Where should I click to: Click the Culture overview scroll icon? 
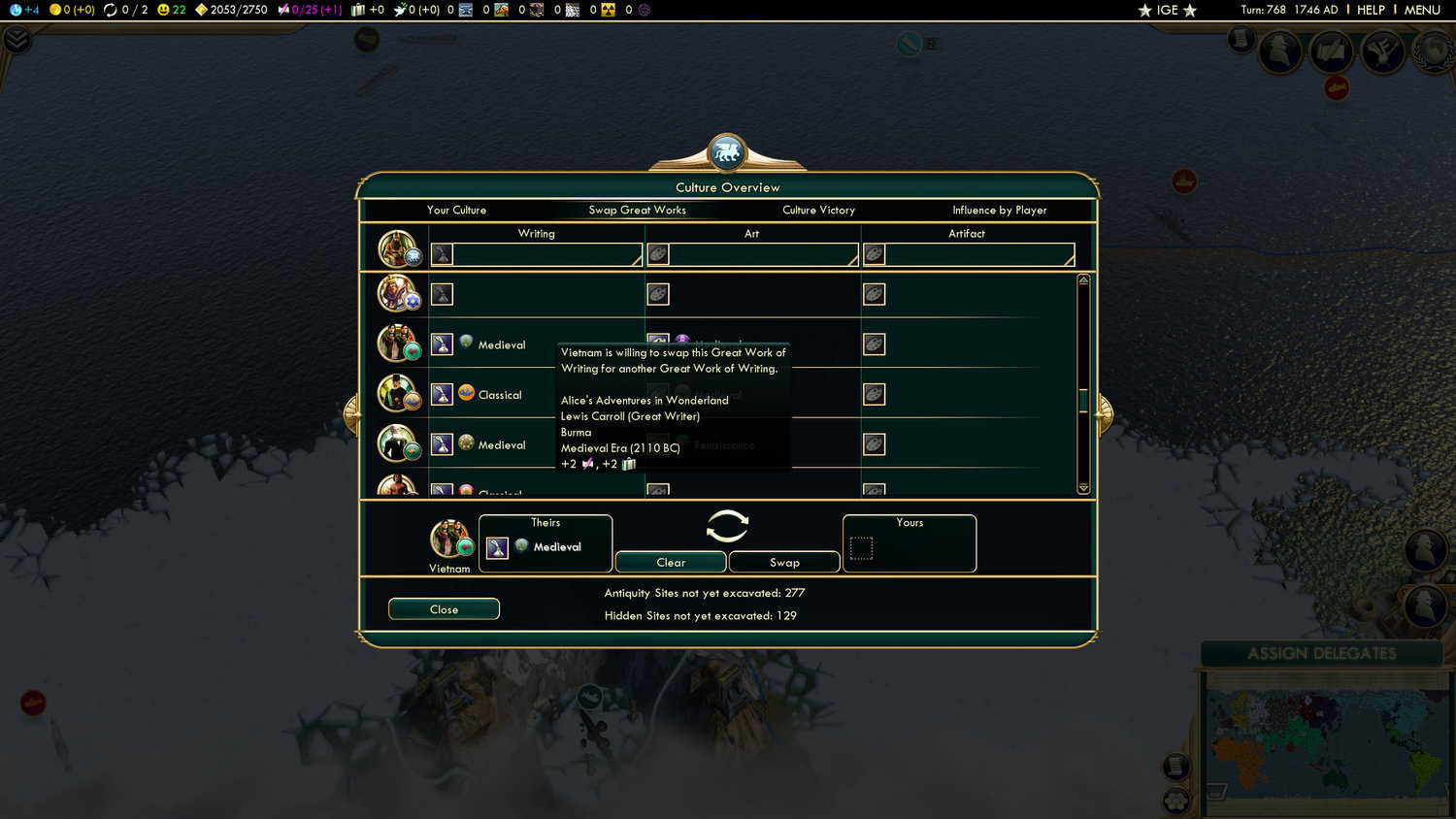pyautogui.click(x=1331, y=50)
